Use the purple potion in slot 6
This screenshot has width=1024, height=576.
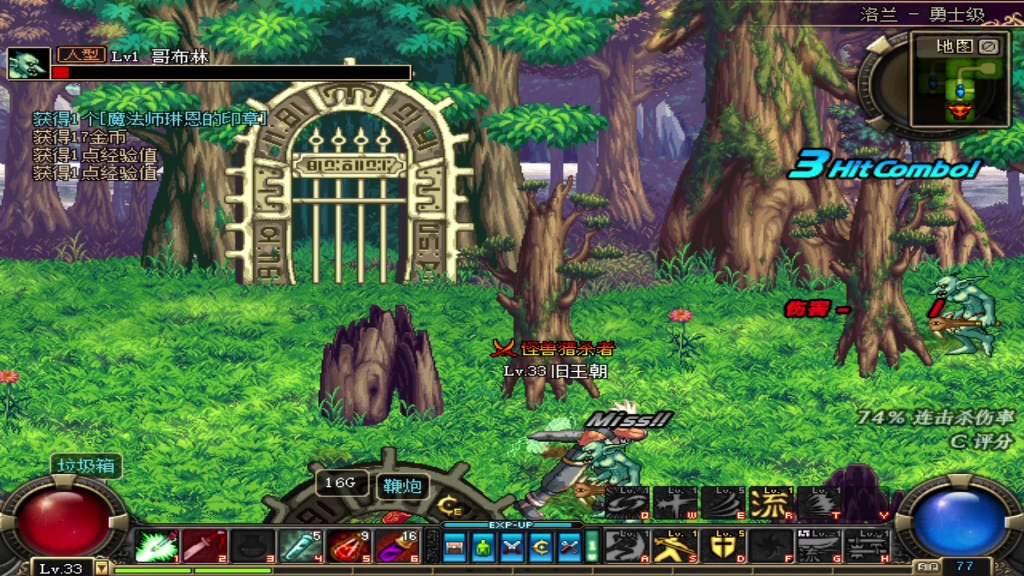point(396,546)
